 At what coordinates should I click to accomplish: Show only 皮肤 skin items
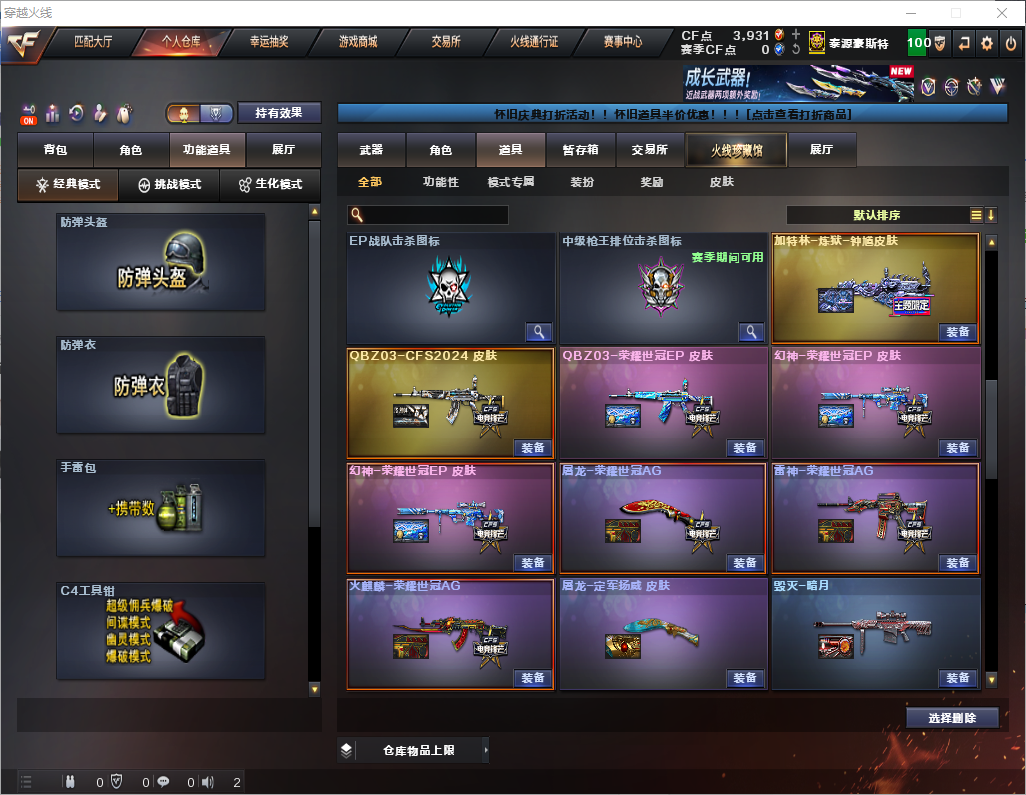click(721, 182)
